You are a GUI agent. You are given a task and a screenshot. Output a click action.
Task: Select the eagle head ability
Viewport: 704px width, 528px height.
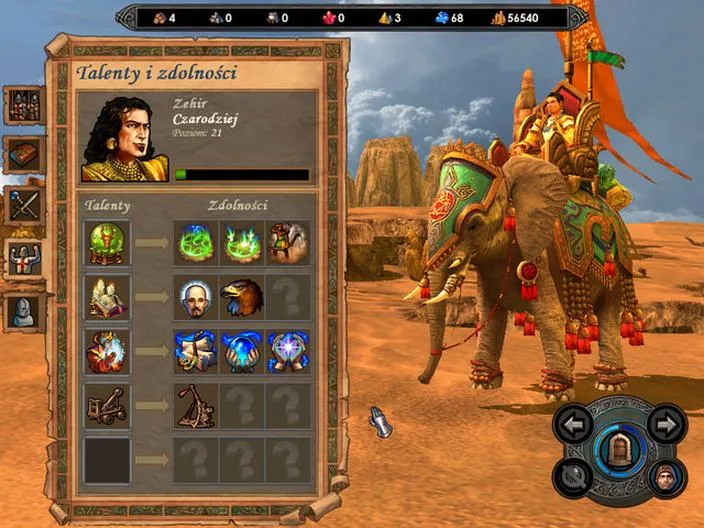coord(242,297)
